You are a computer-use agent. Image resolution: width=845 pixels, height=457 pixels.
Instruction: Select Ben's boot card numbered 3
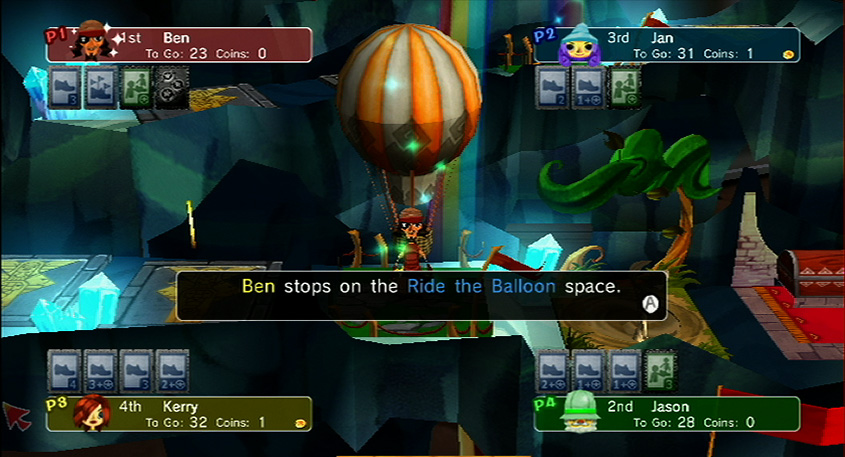pyautogui.click(x=65, y=85)
